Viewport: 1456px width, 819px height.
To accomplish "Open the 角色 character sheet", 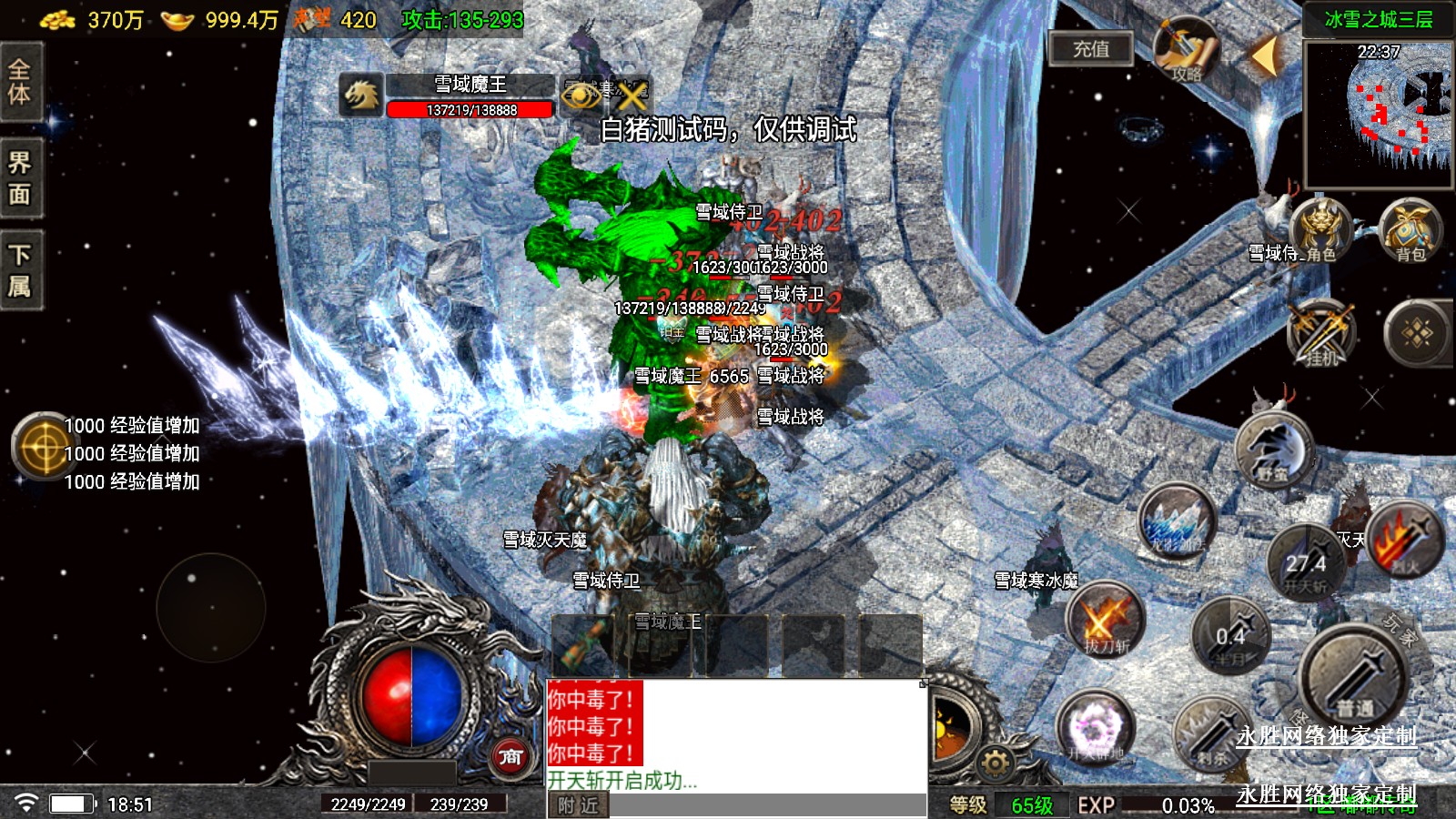I will (x=1319, y=231).
